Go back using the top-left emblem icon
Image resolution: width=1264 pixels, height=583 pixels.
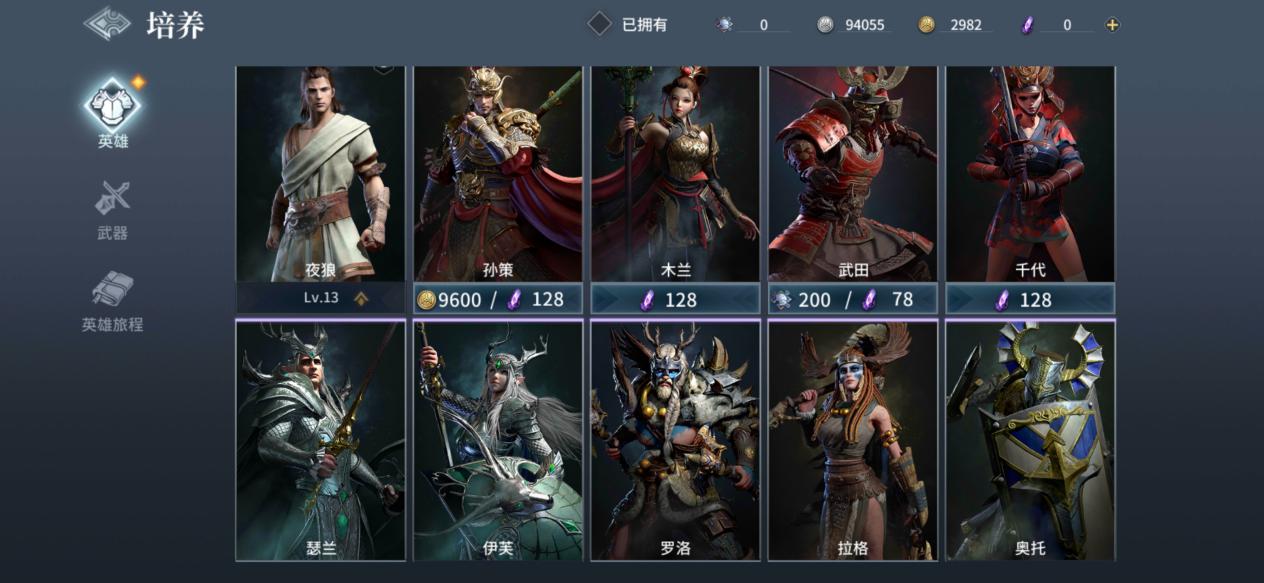(107, 24)
